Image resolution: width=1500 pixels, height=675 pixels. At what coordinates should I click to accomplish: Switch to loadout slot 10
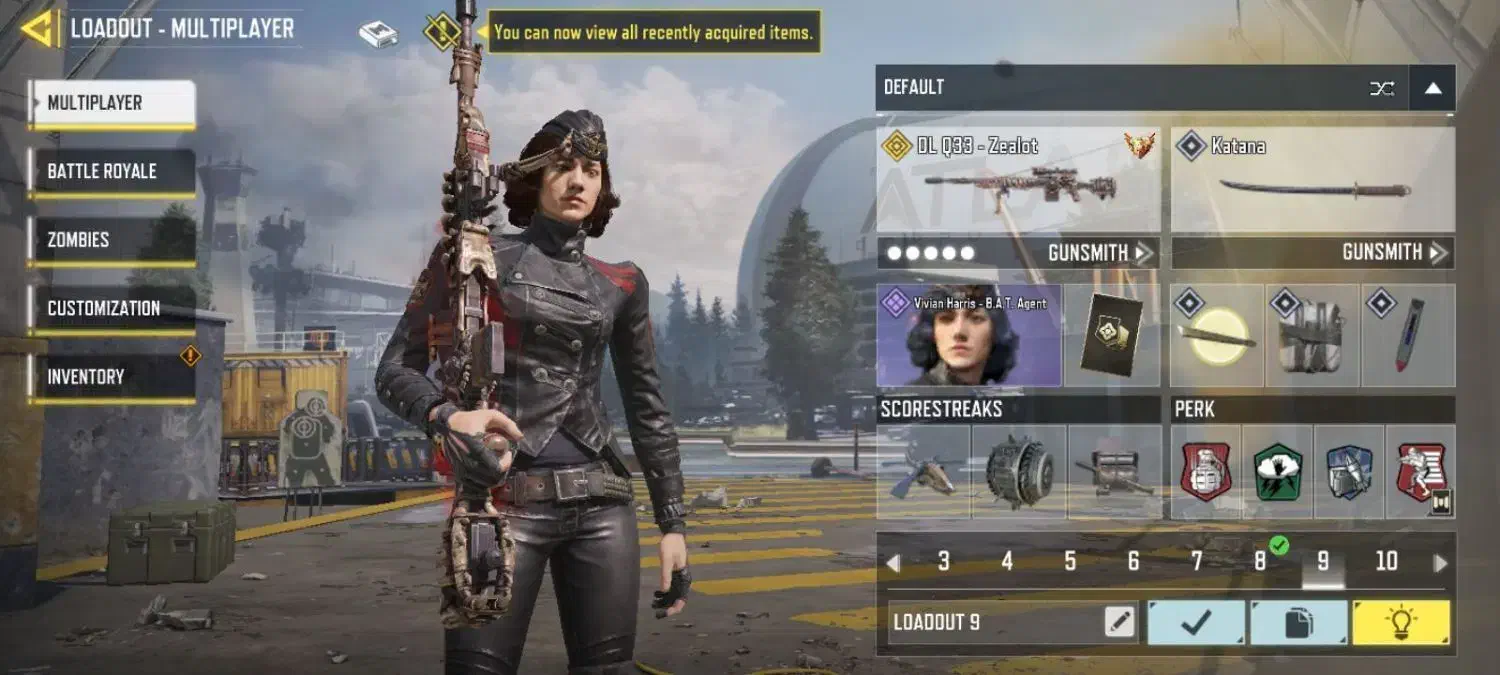click(1386, 562)
